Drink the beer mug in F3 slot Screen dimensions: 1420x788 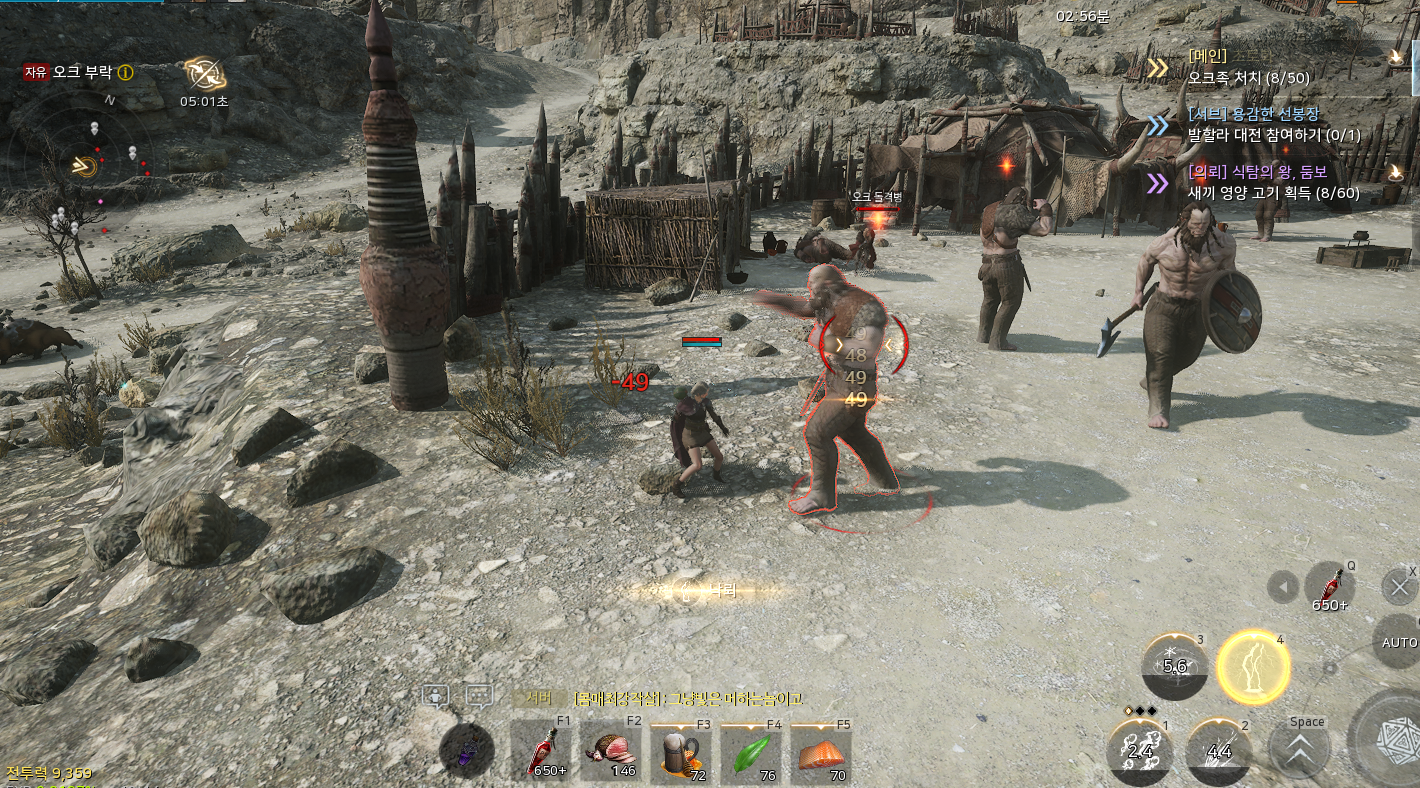click(681, 752)
